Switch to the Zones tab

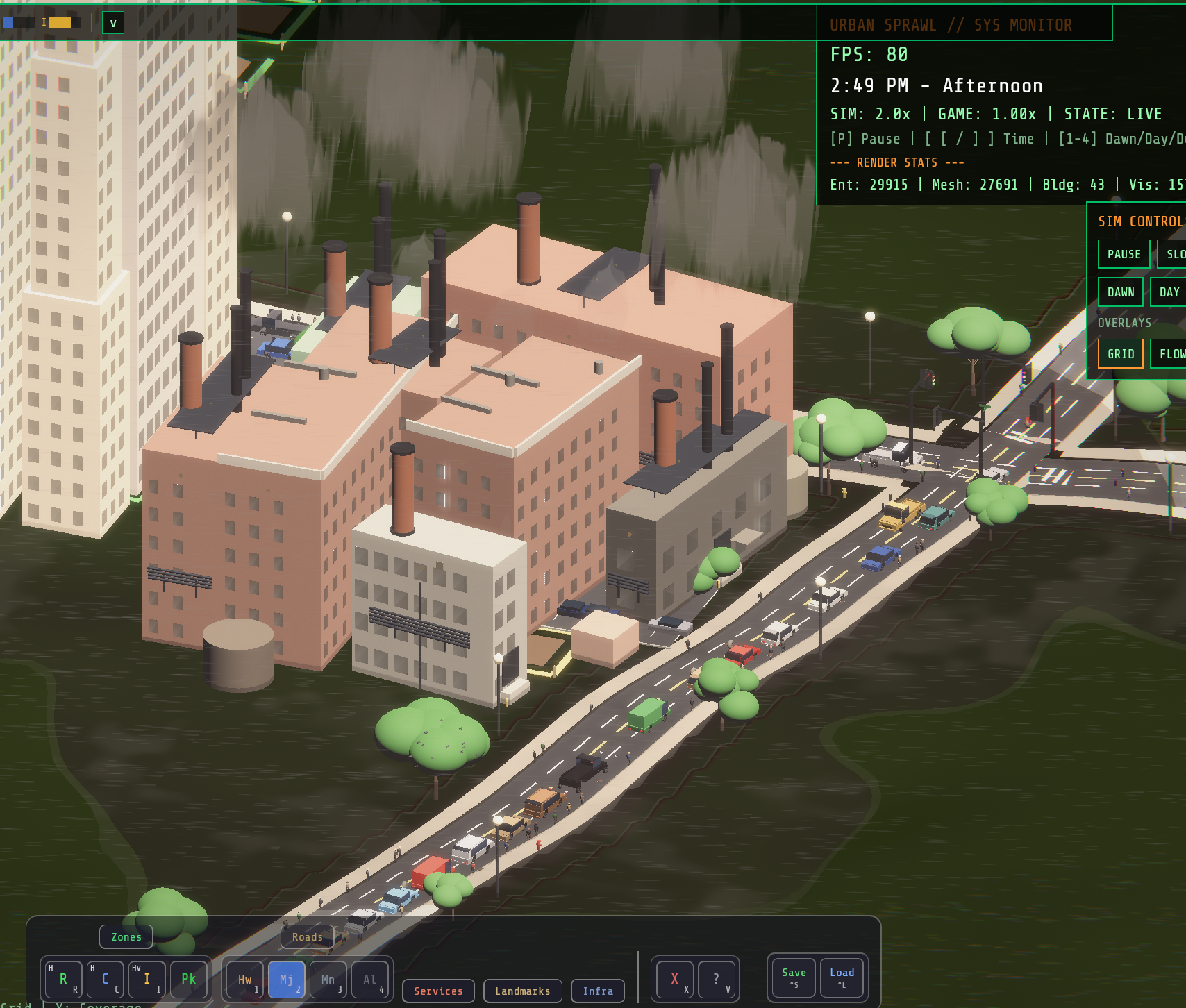(x=126, y=936)
